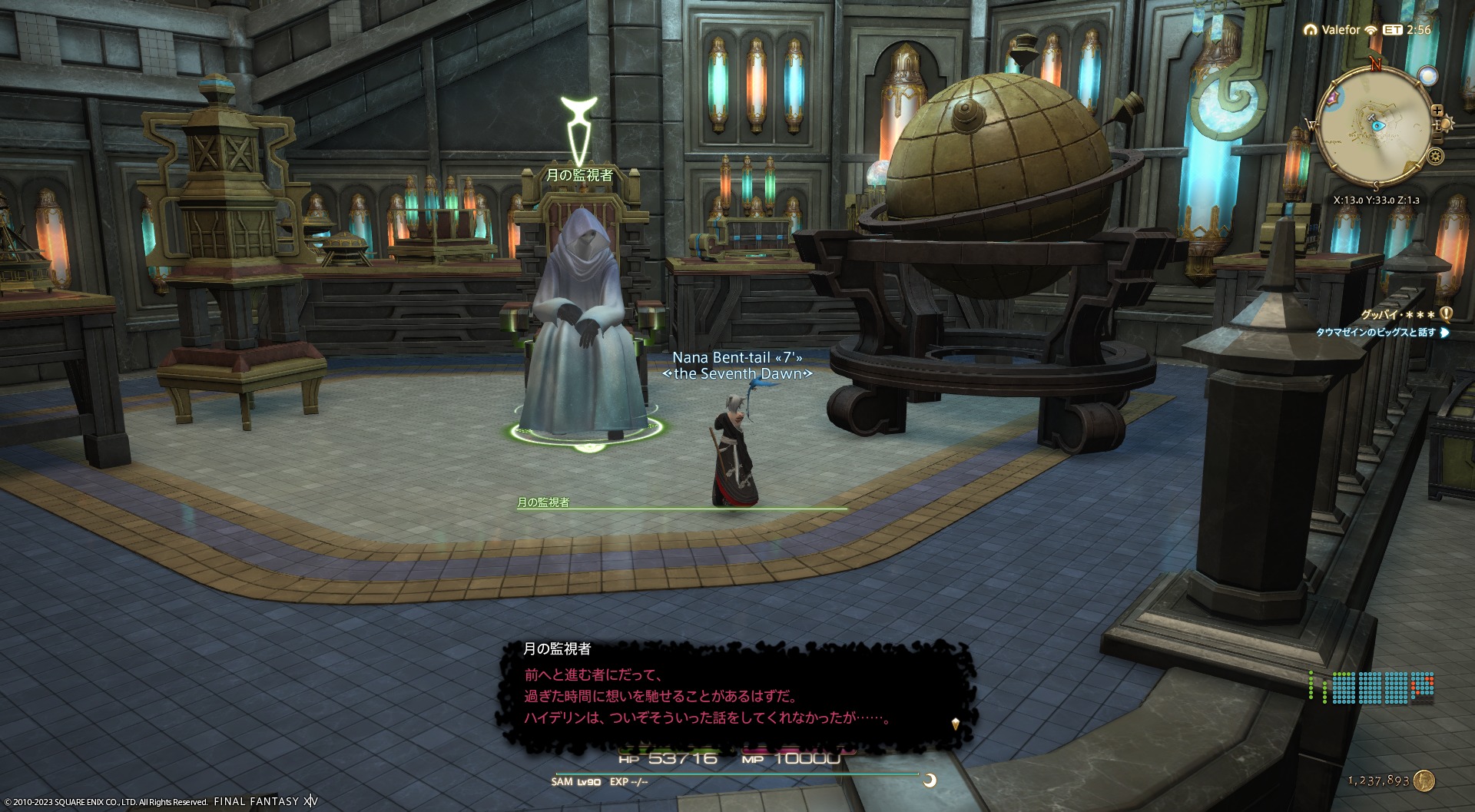Click the sun time-of-day indicator beside the minimap
Screen dimensions: 1475x812
1447,124
